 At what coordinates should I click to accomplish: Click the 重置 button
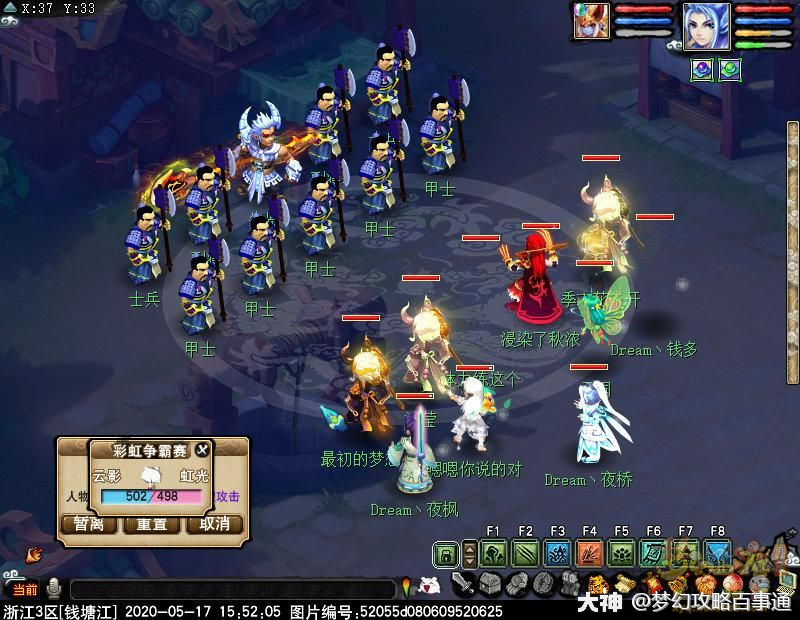click(x=152, y=524)
